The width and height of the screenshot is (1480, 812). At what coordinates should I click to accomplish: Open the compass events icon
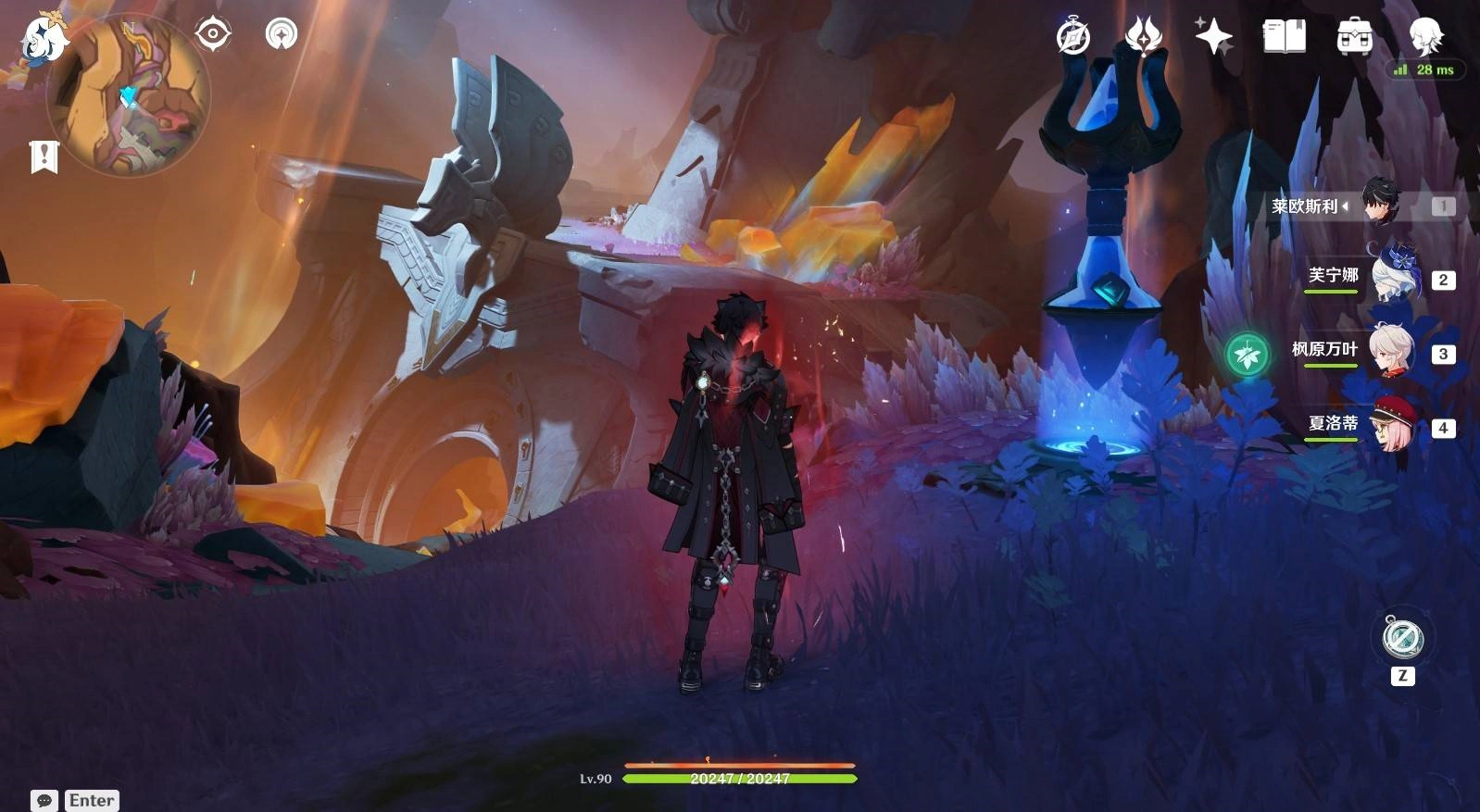(x=1073, y=37)
